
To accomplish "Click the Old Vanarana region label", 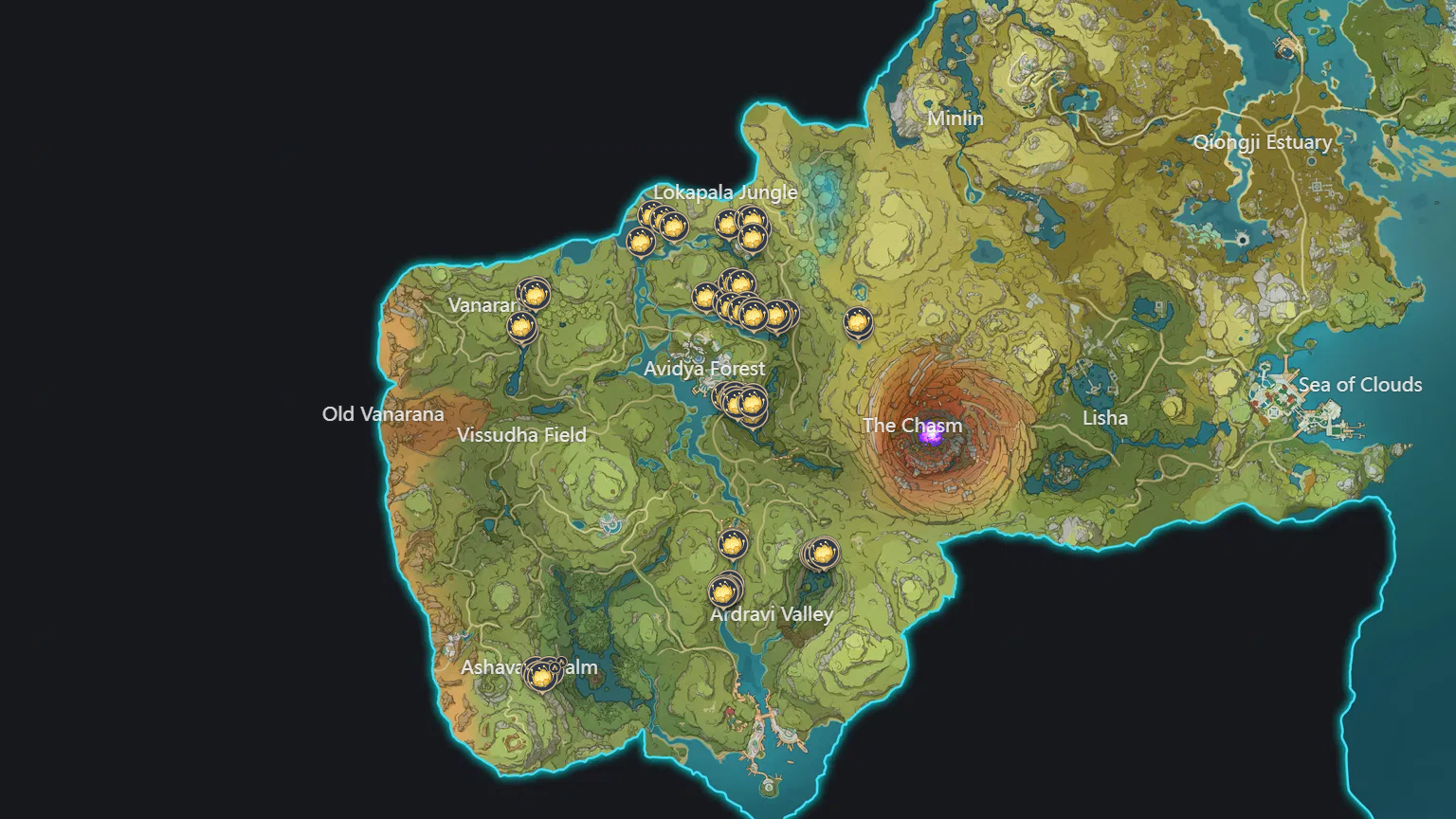I will [383, 414].
